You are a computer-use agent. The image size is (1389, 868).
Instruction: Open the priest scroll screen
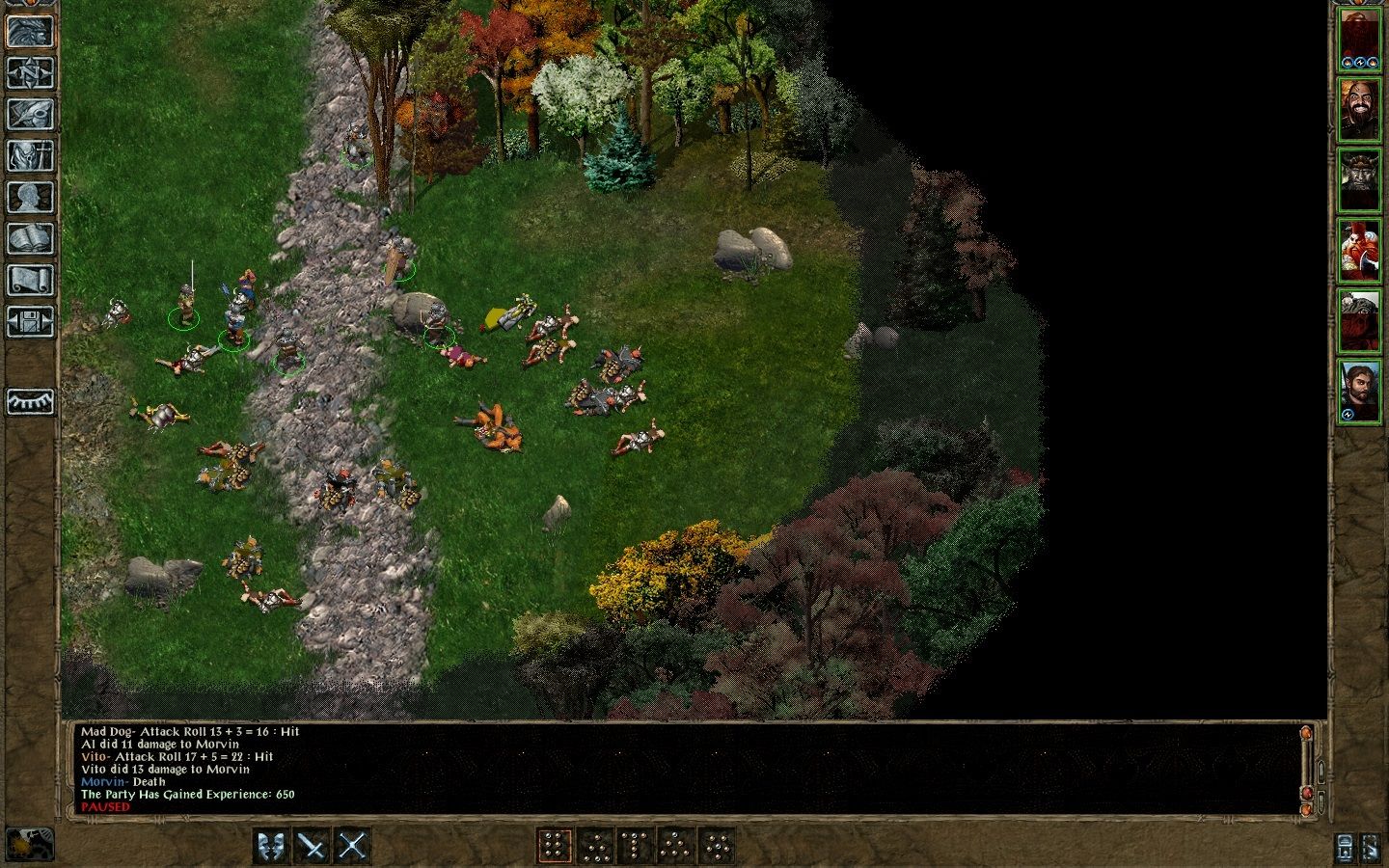point(30,280)
